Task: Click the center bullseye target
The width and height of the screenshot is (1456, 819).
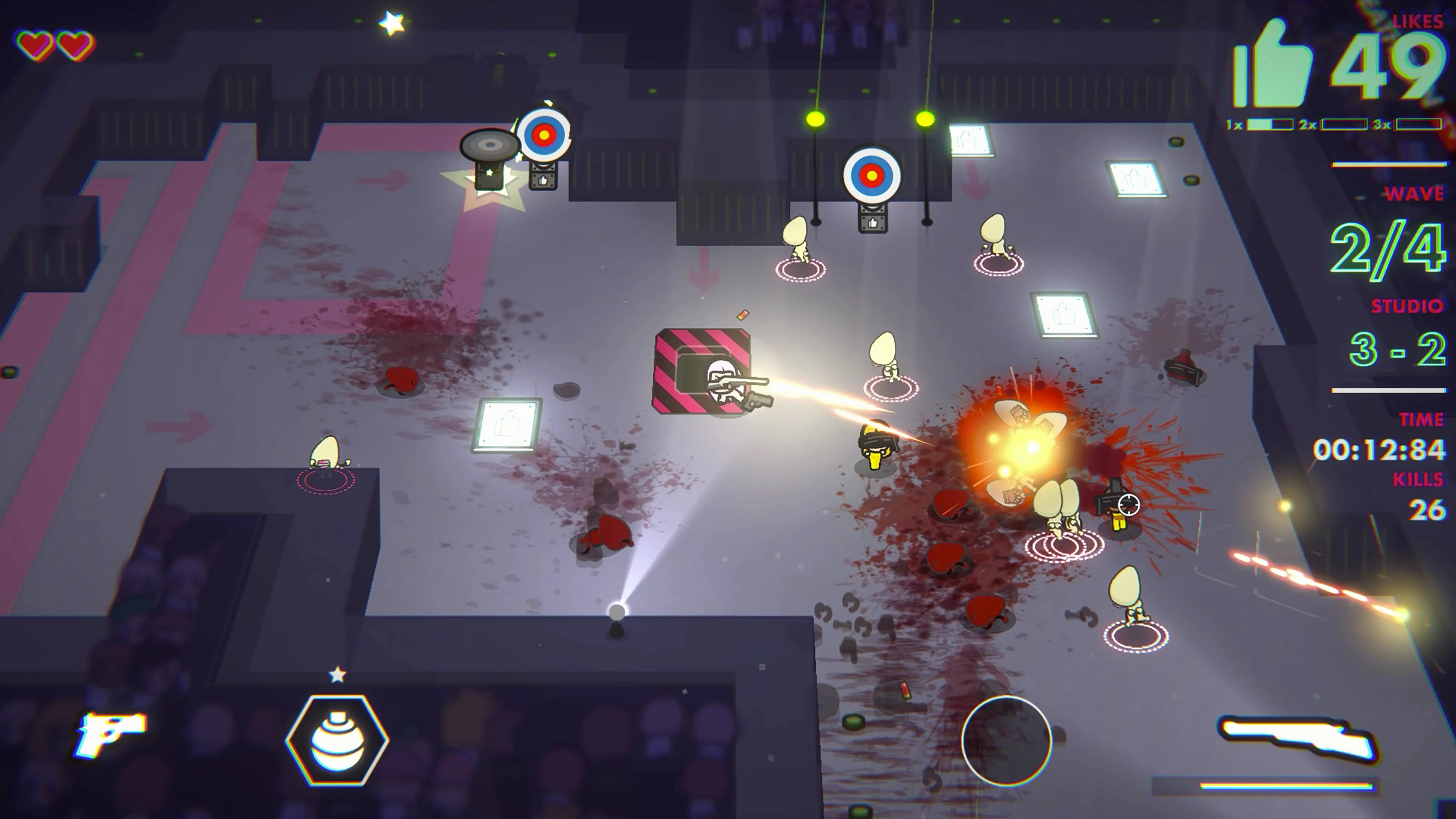Action: 872,175
